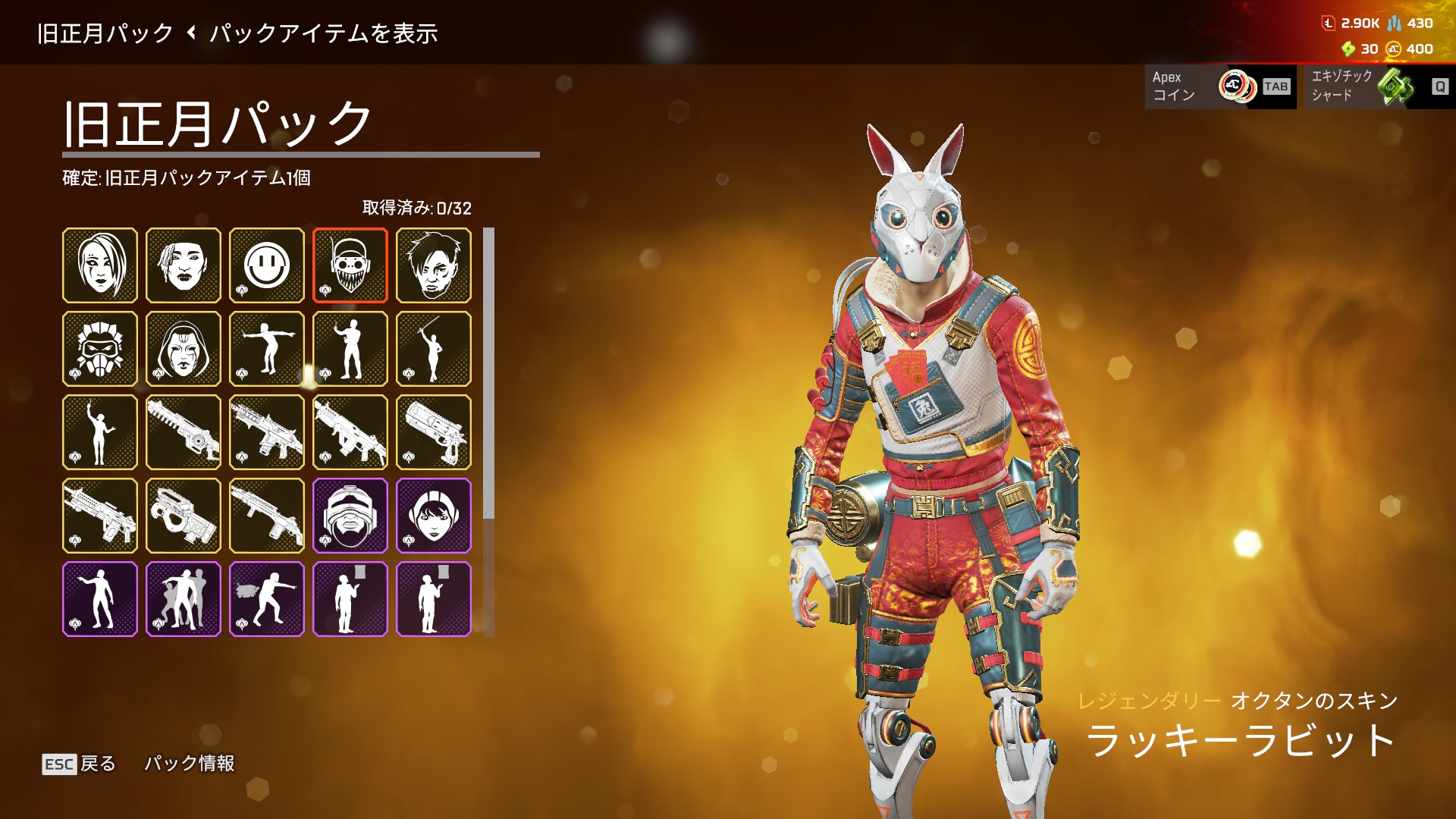Open パック情報 pack info
Screen dimensions: 1456x819
pos(190,764)
